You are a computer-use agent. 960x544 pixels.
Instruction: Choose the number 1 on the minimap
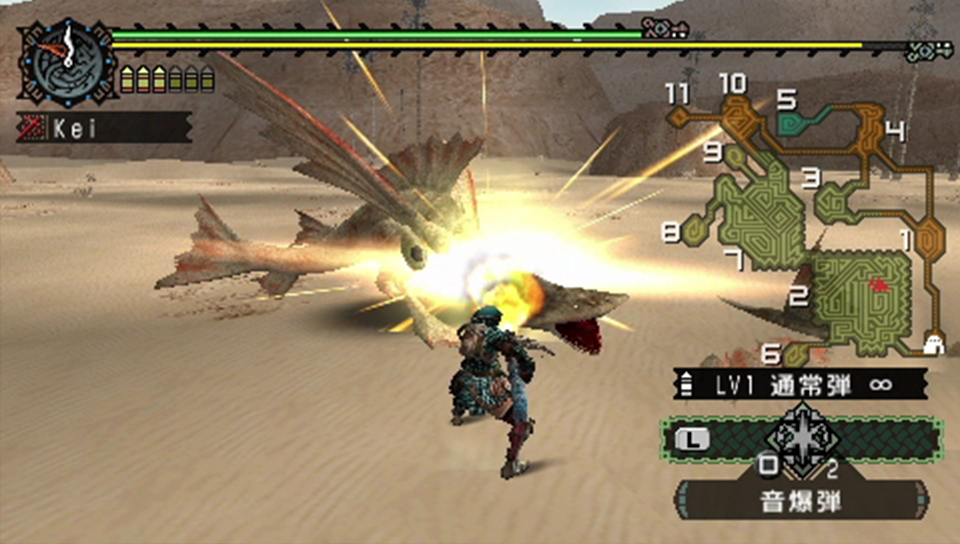908,239
